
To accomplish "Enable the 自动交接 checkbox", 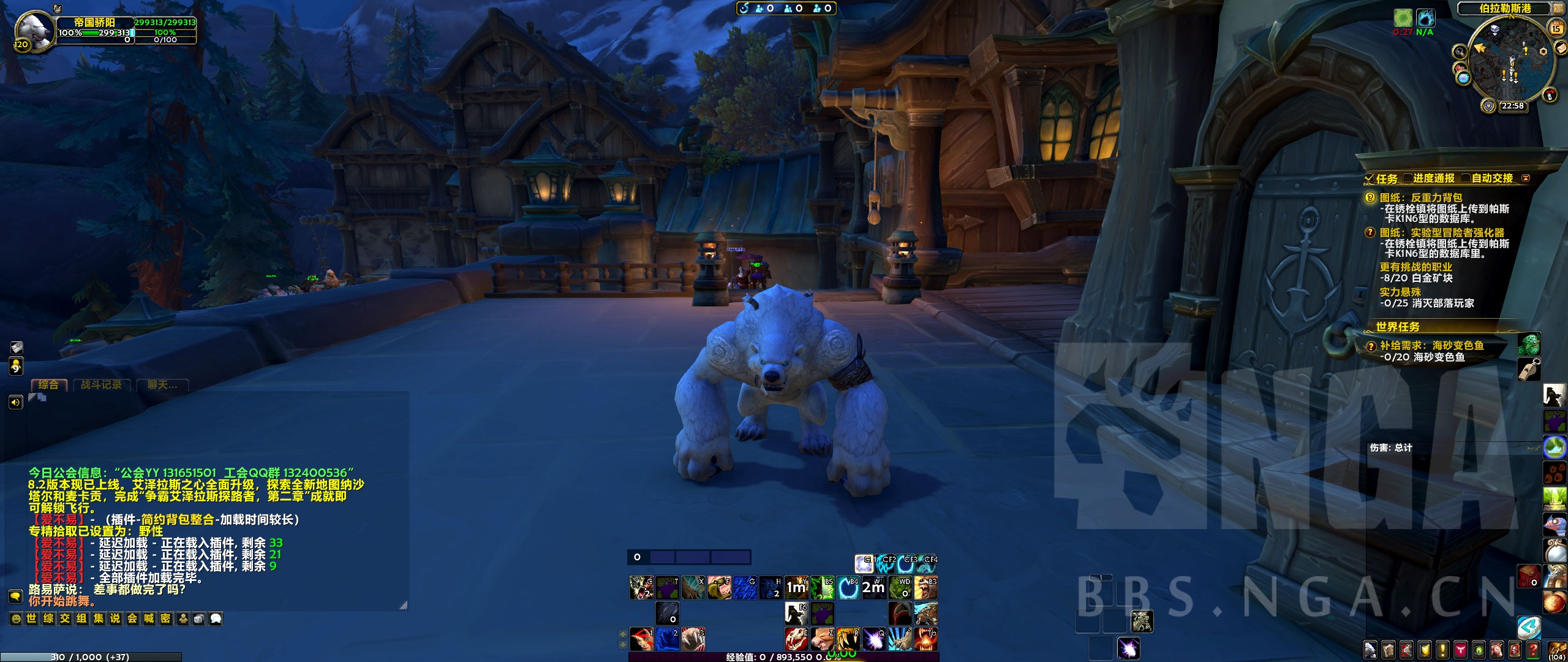I will pos(1466,178).
